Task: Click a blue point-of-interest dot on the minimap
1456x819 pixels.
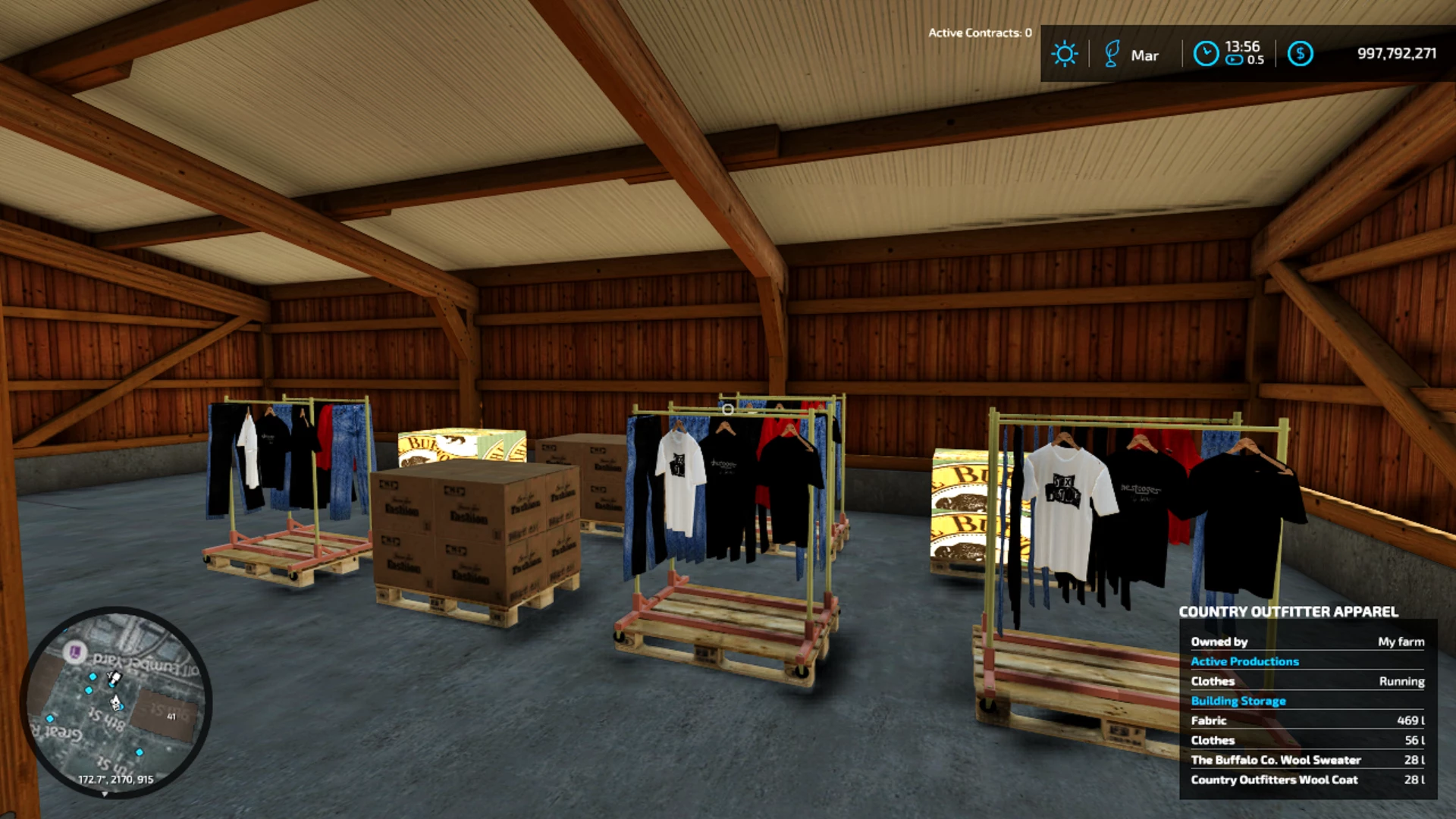Action: tap(93, 676)
